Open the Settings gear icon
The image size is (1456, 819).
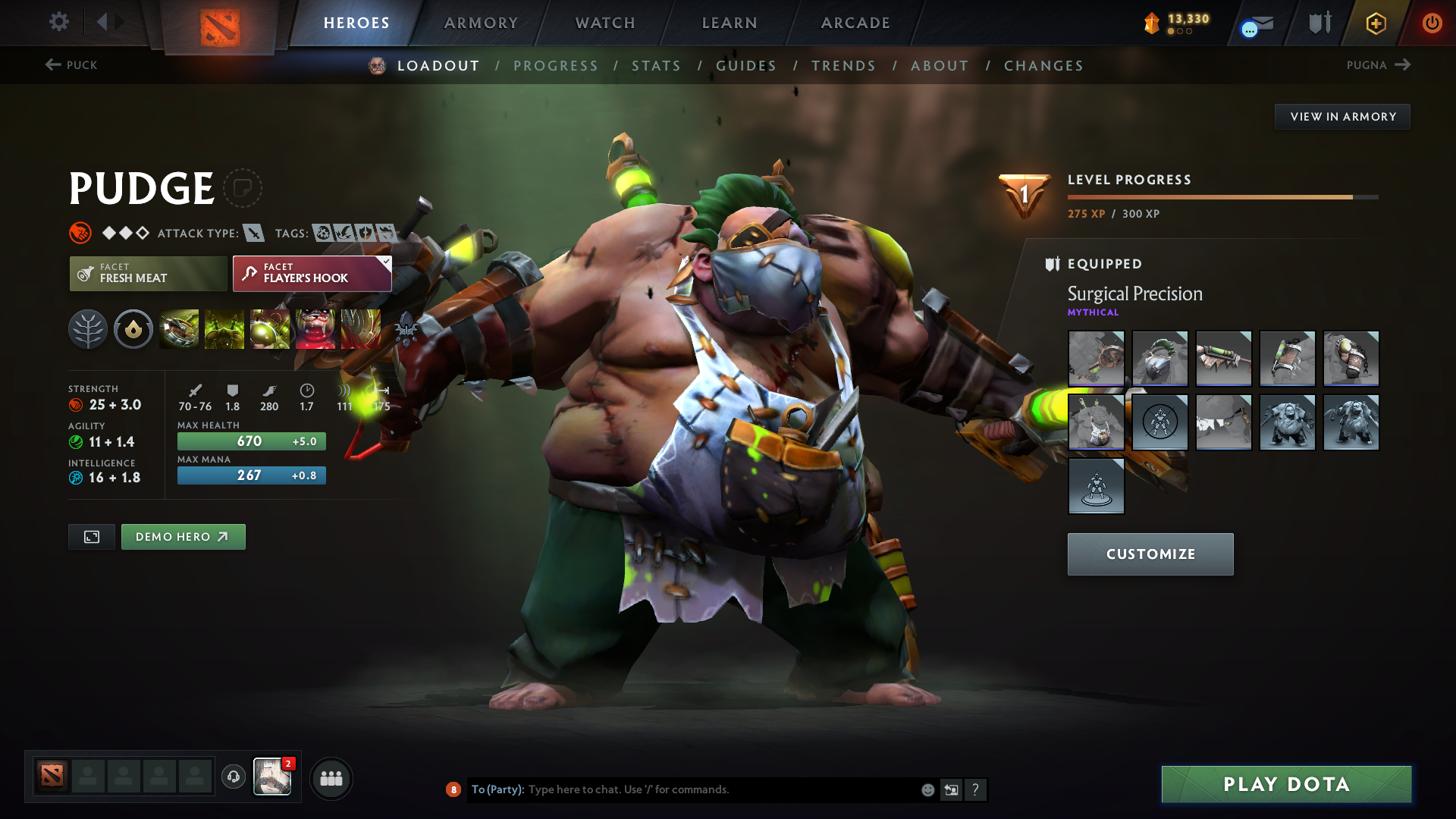click(58, 22)
